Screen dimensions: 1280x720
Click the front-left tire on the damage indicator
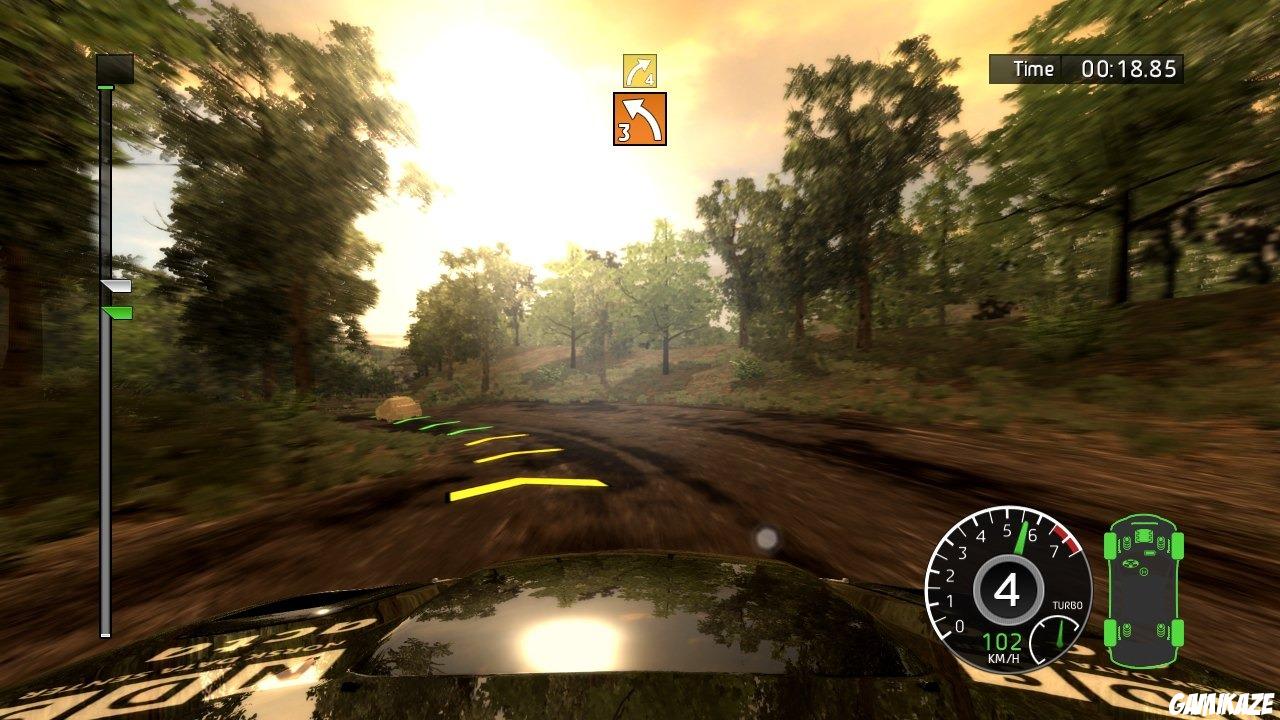tap(1109, 545)
